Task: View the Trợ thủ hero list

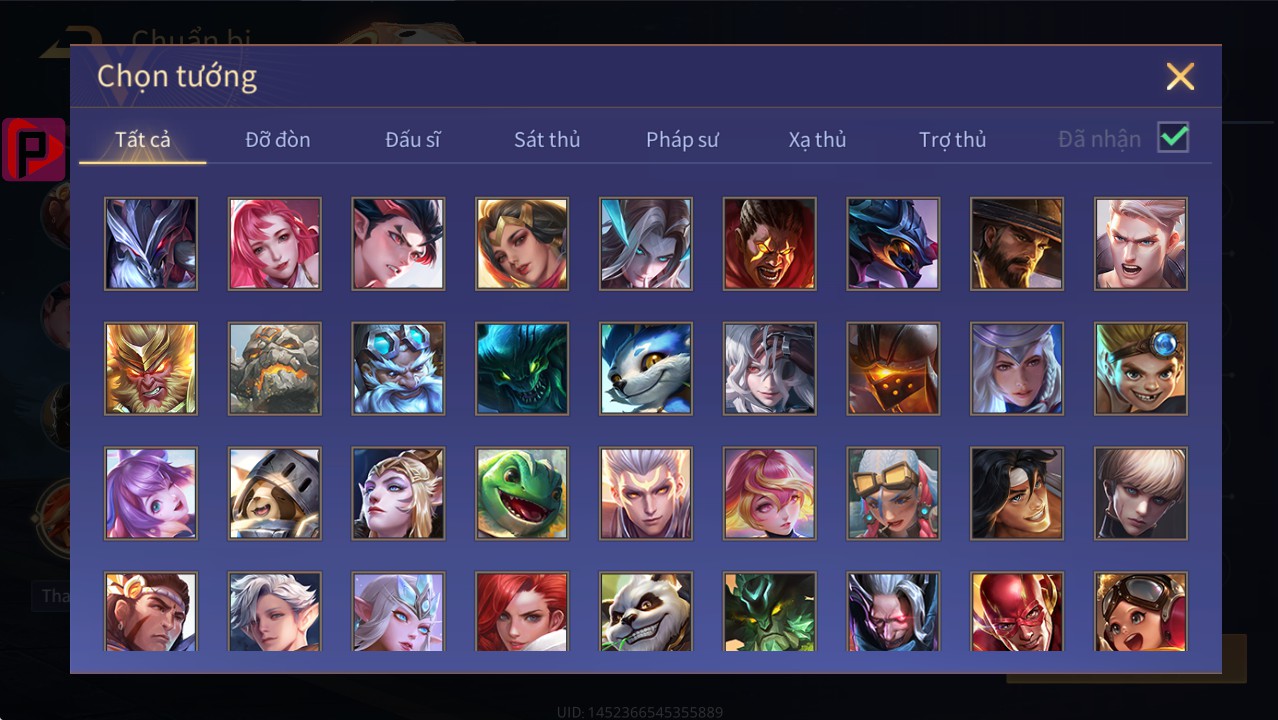Action: [x=952, y=139]
